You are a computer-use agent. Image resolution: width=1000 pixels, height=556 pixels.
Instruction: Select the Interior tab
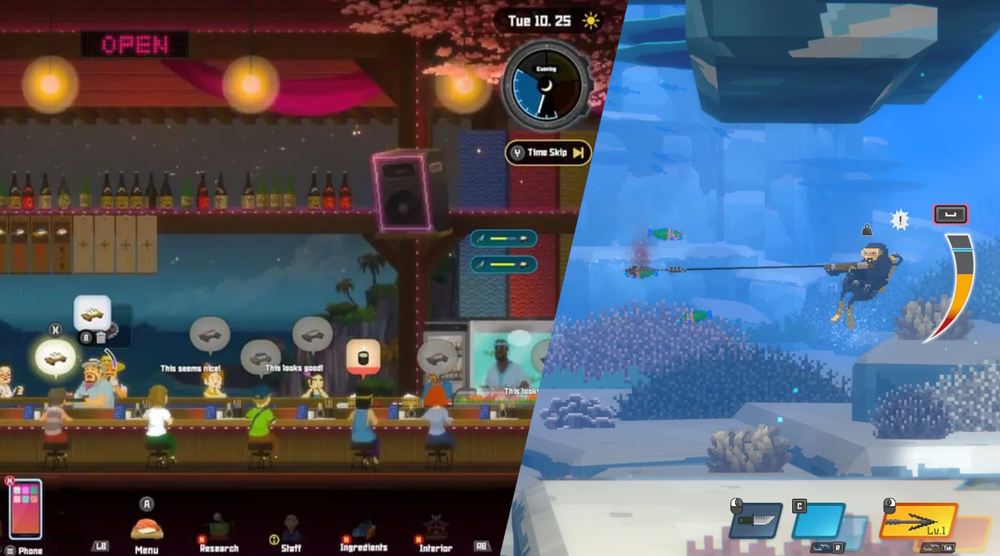(x=436, y=530)
